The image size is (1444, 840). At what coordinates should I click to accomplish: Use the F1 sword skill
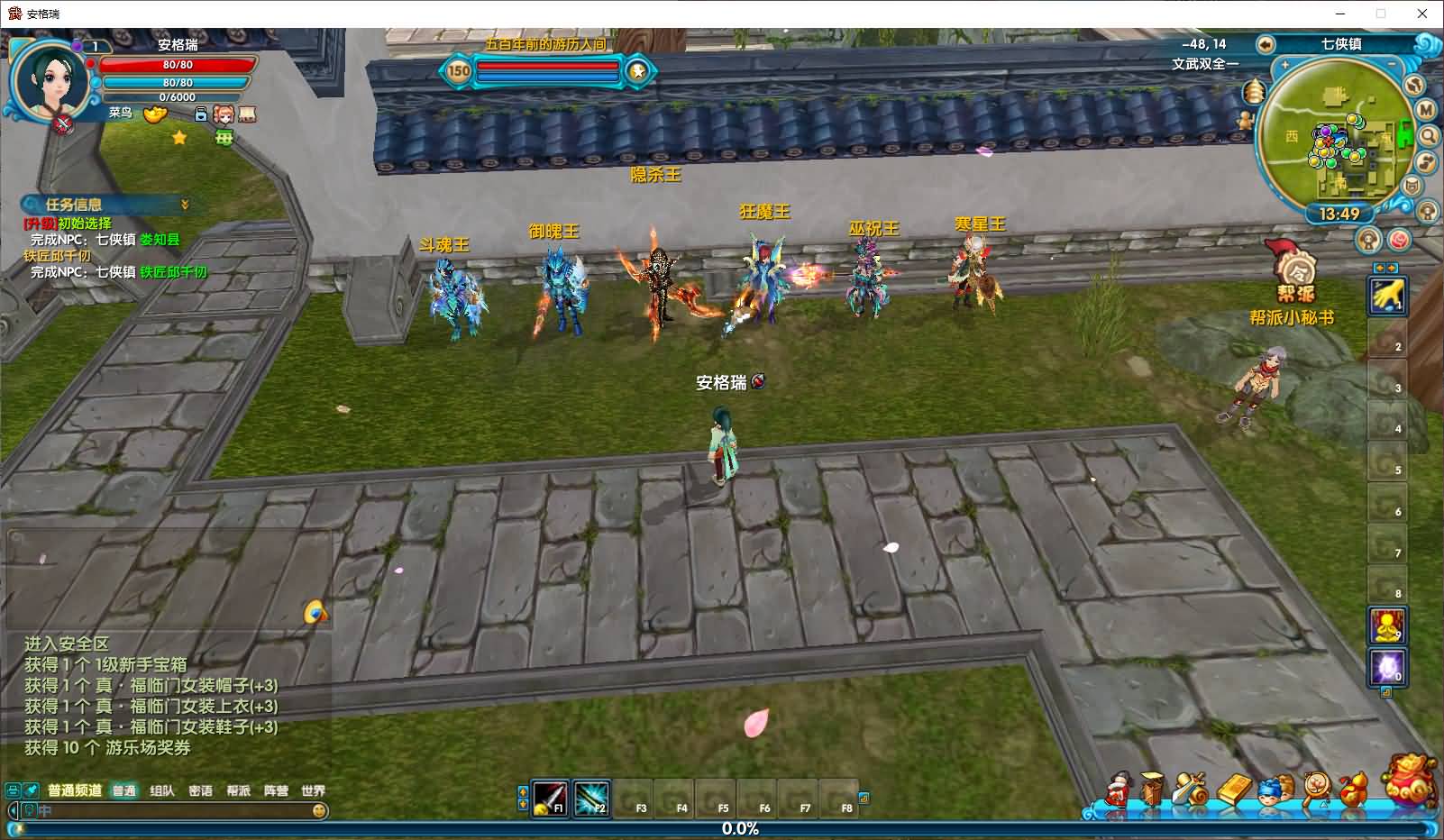(549, 798)
